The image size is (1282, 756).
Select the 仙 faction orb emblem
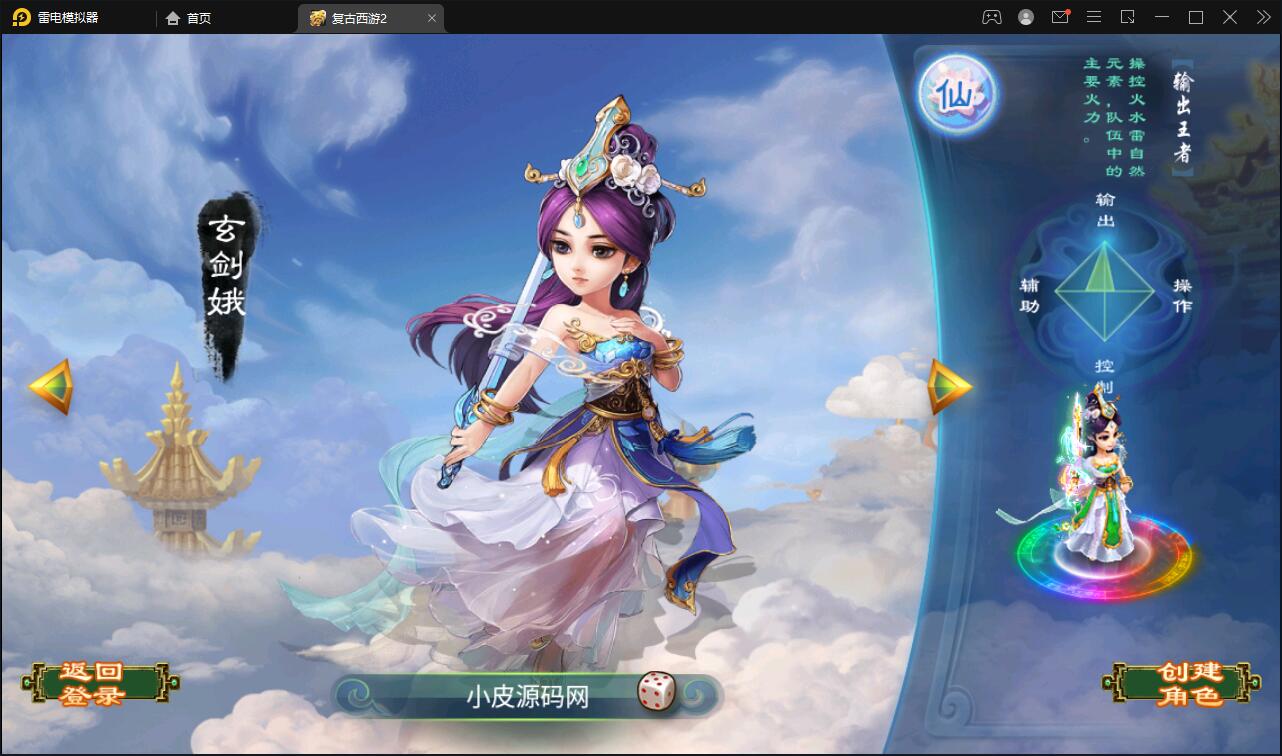(956, 92)
